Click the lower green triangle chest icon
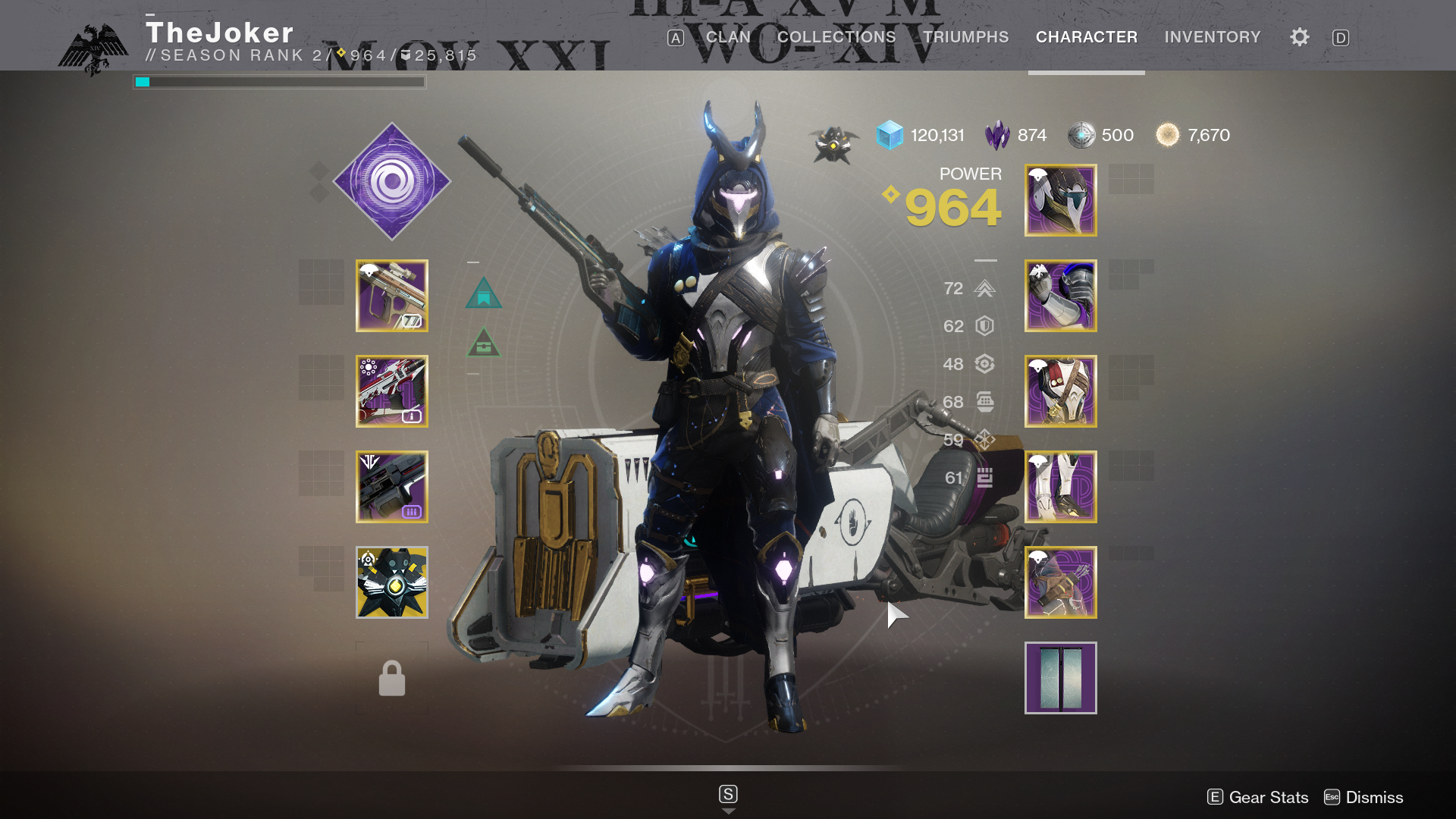Viewport: 1456px width, 819px height. click(x=483, y=344)
